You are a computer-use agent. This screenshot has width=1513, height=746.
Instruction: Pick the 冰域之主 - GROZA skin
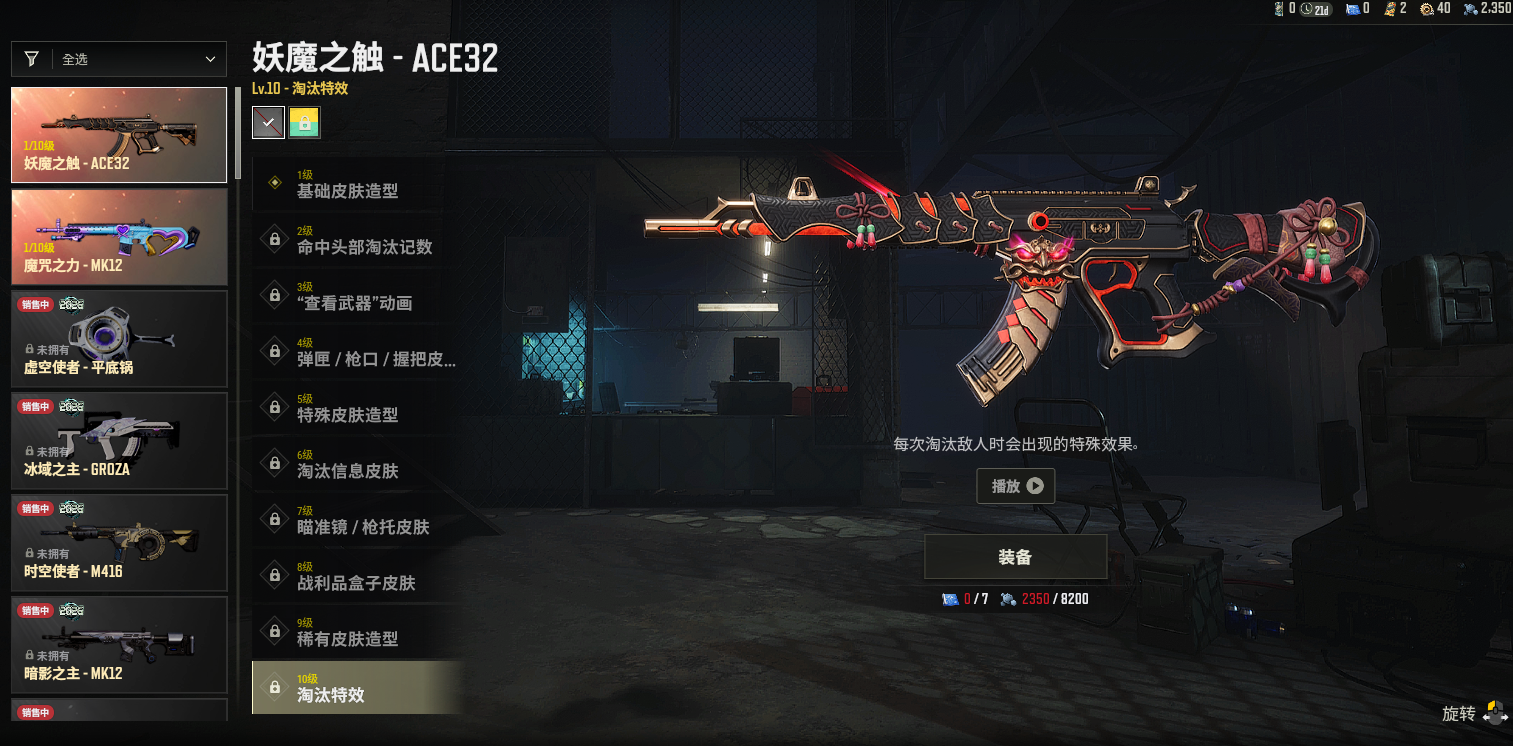(x=119, y=441)
